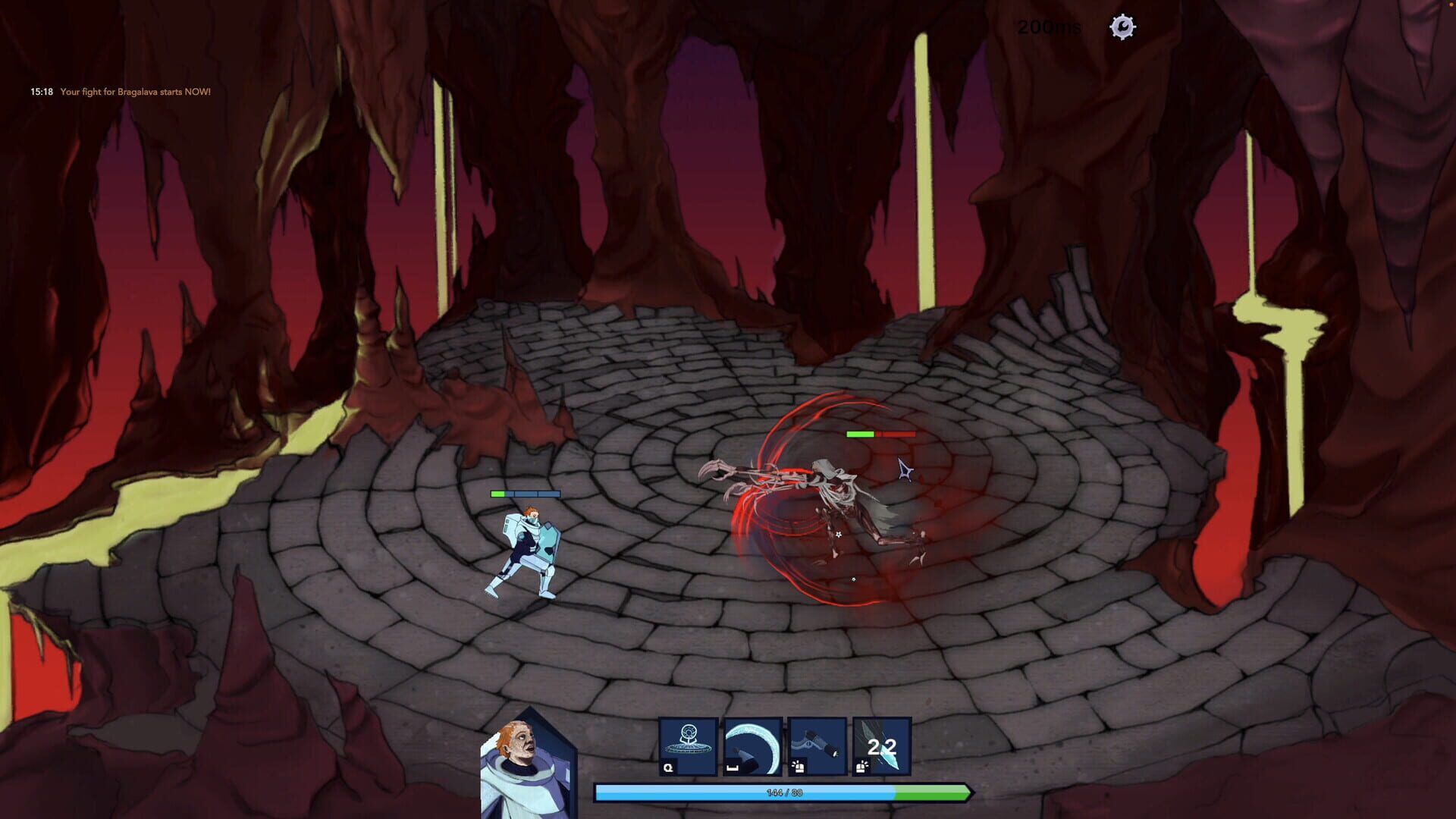
Task: Click the 200ms ping indicator
Action: coord(1050,27)
